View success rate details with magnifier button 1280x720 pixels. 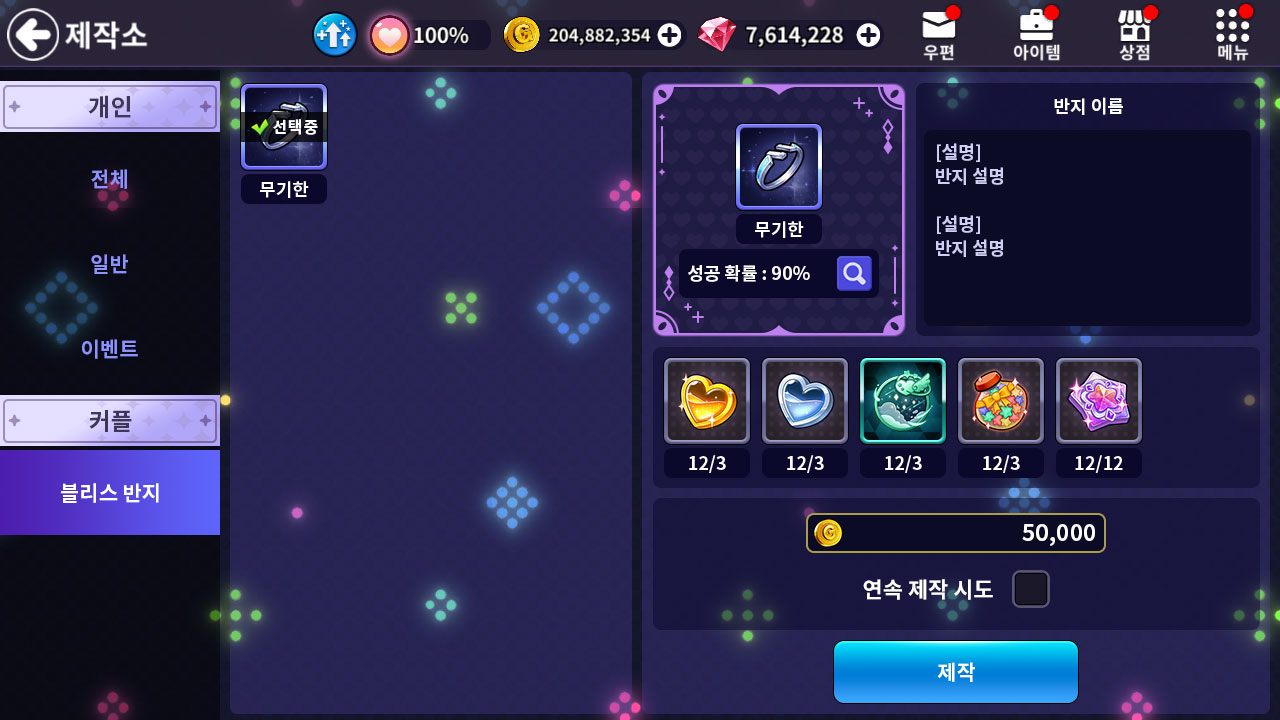854,273
